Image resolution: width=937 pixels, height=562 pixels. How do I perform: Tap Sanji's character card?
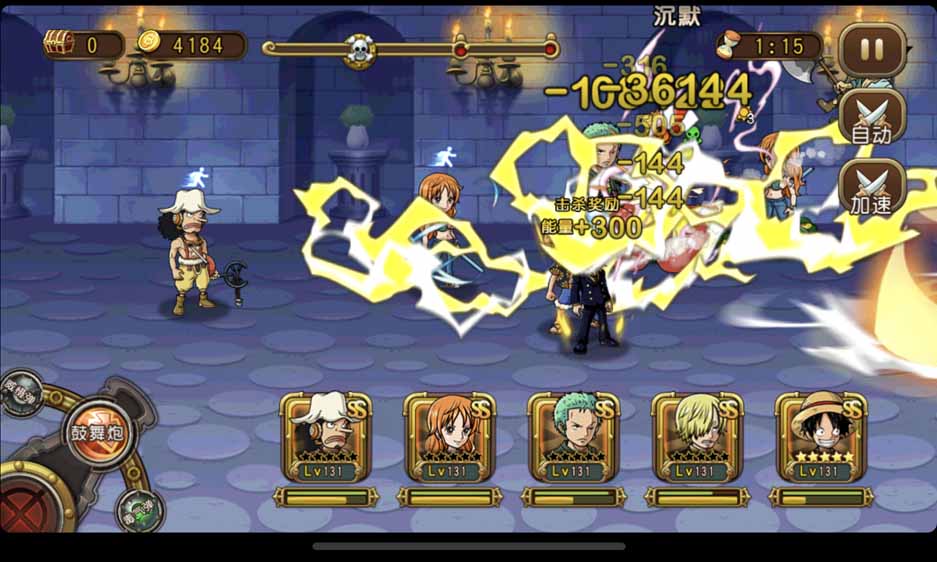coord(697,438)
